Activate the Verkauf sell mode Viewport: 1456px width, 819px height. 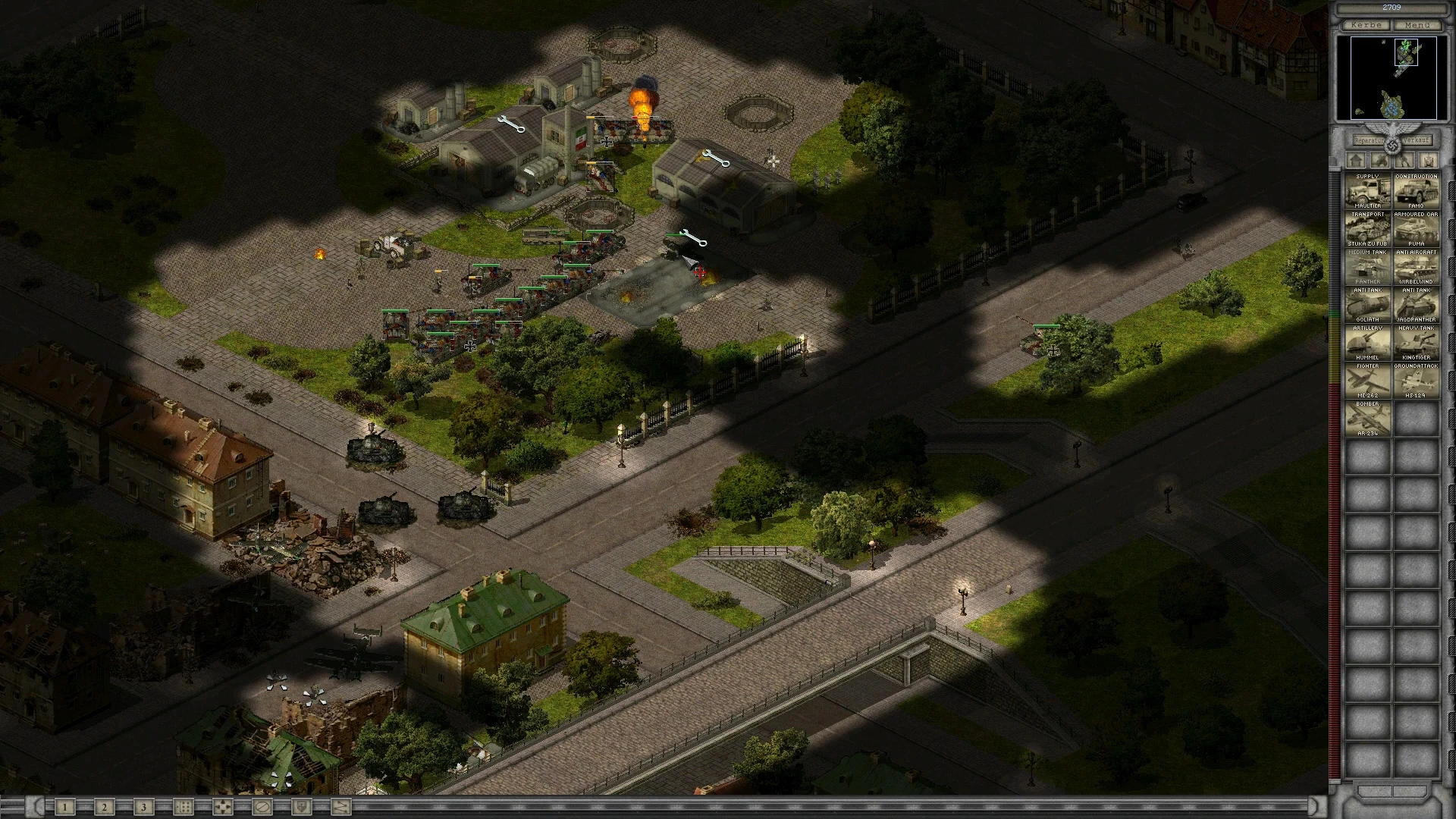tap(1415, 140)
